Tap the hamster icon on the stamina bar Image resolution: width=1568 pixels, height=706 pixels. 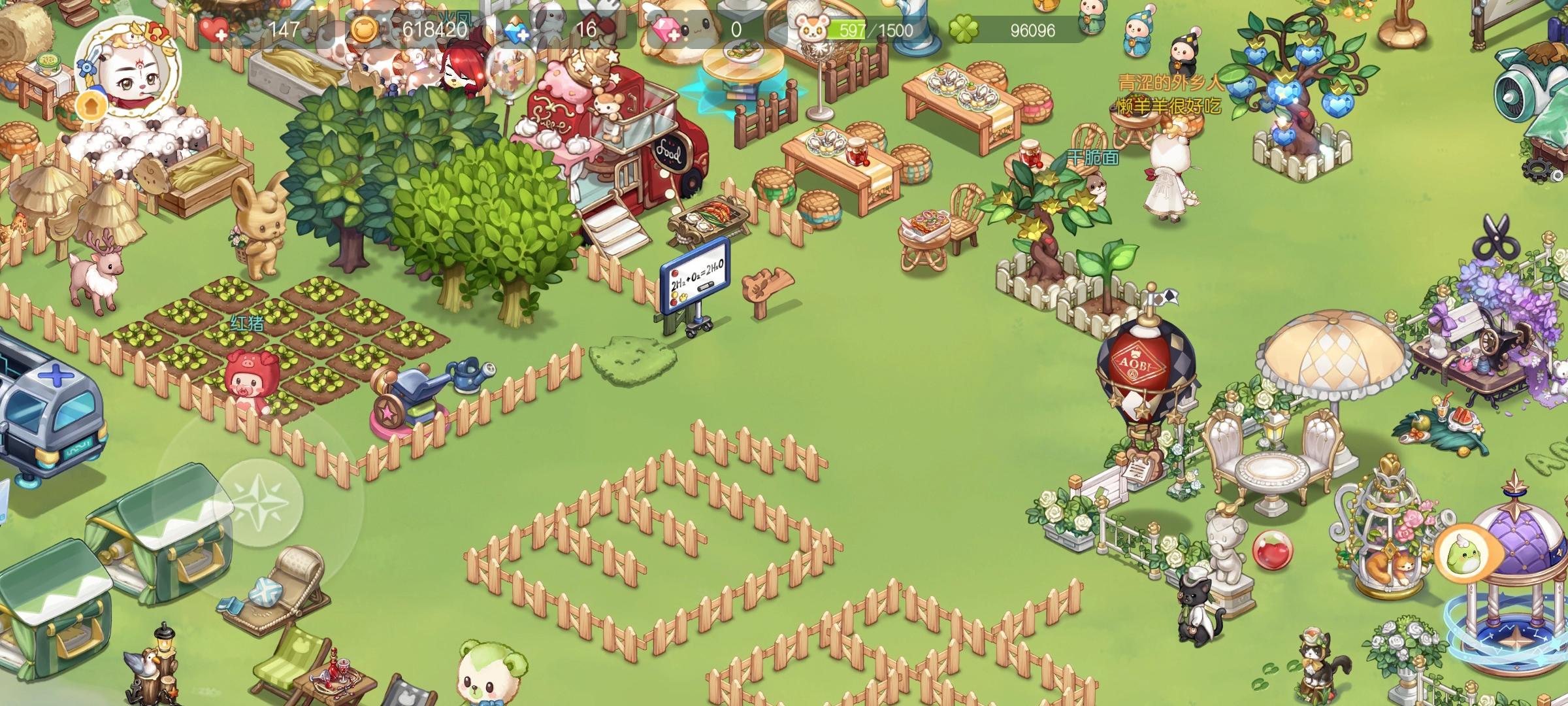pos(811,29)
